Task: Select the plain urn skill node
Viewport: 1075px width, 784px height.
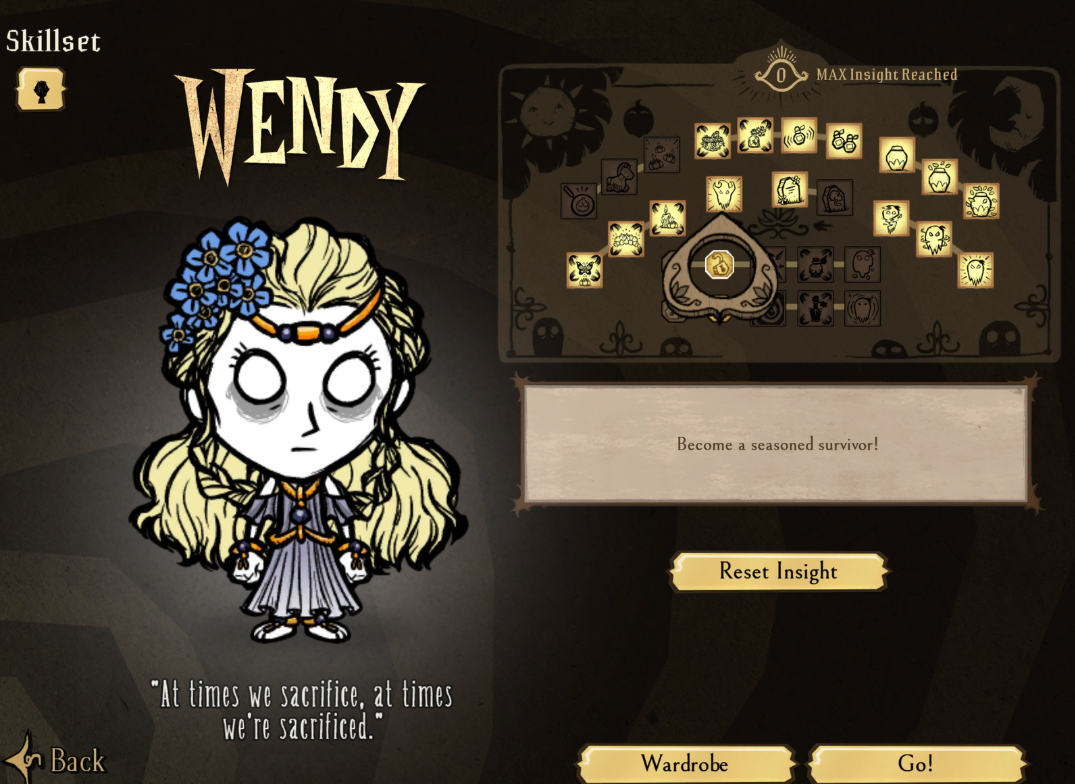Action: [897, 155]
